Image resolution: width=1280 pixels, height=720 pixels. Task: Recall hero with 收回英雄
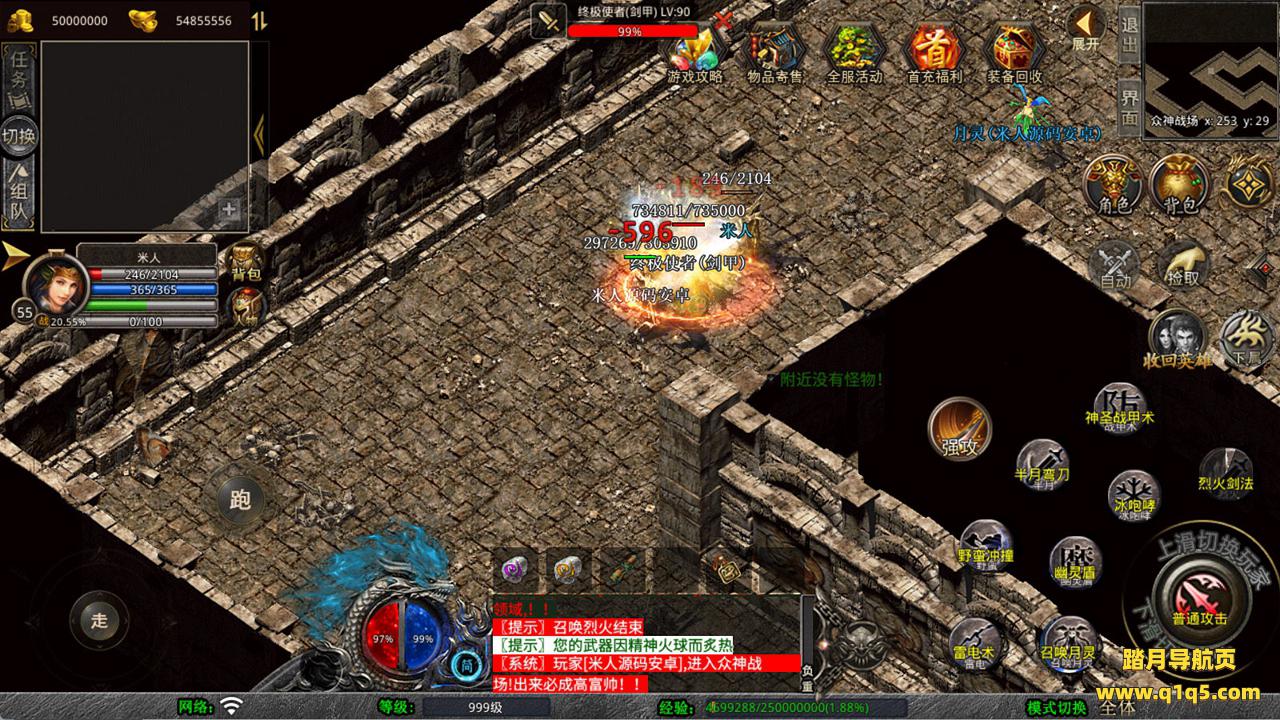[1177, 338]
